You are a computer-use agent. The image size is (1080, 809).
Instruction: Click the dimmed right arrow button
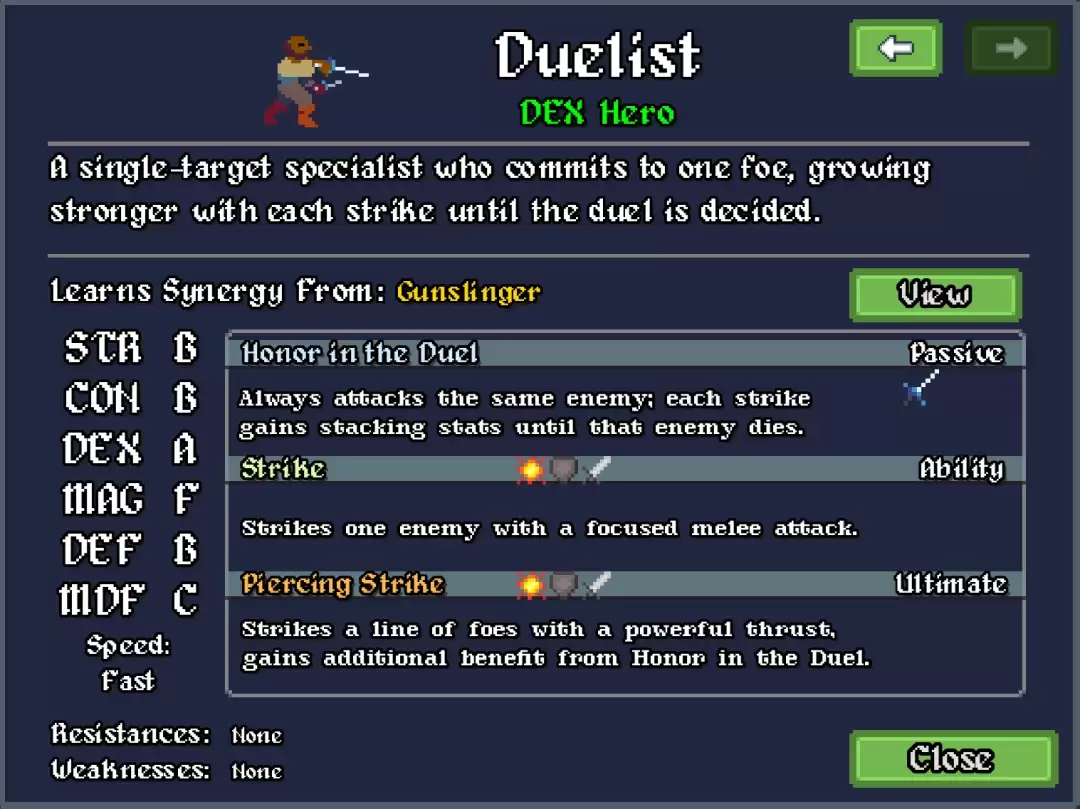(x=1010, y=48)
